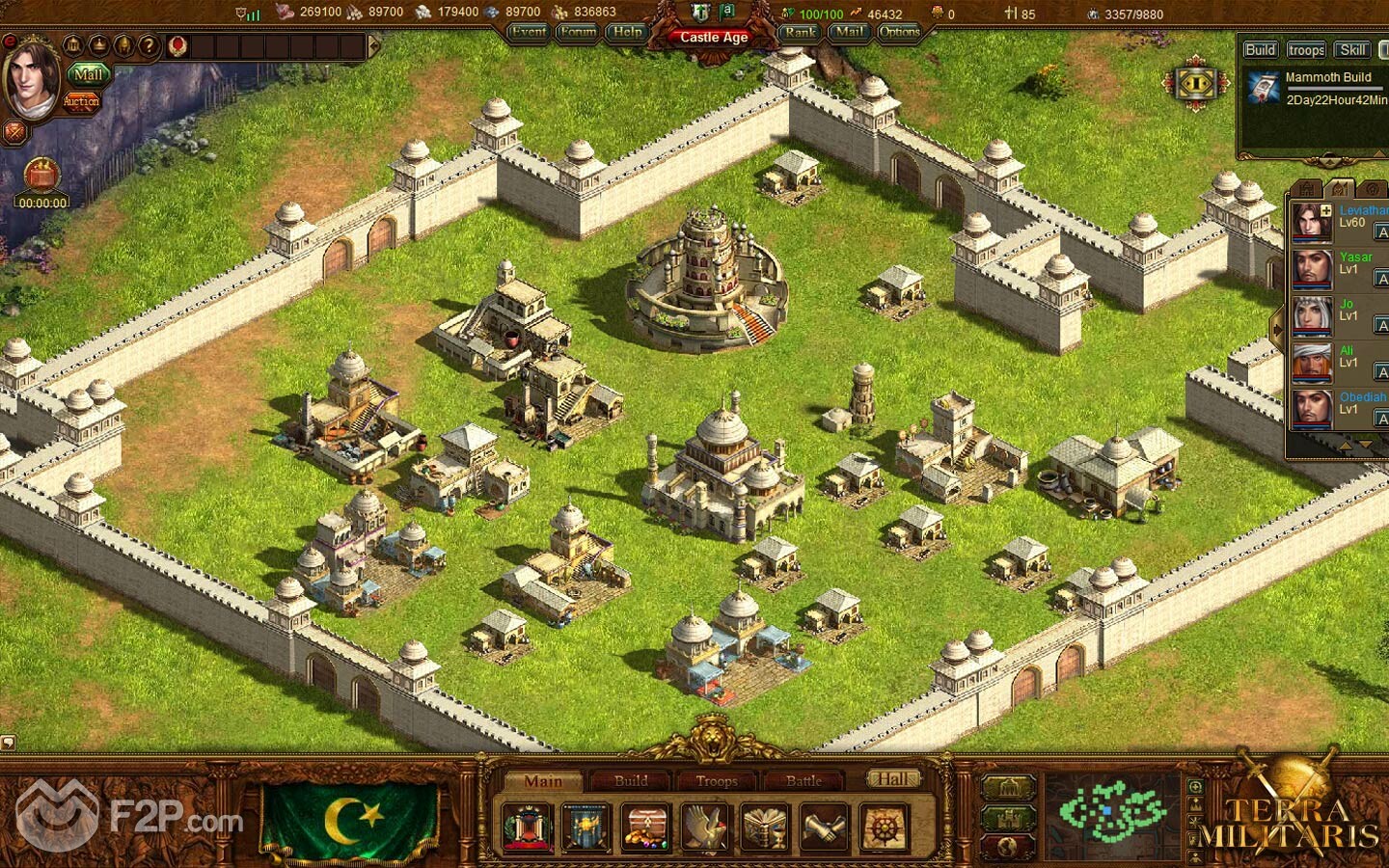The image size is (1389, 868).
Task: Switch to the Troops tab in bottom panel
Action: [x=717, y=780]
